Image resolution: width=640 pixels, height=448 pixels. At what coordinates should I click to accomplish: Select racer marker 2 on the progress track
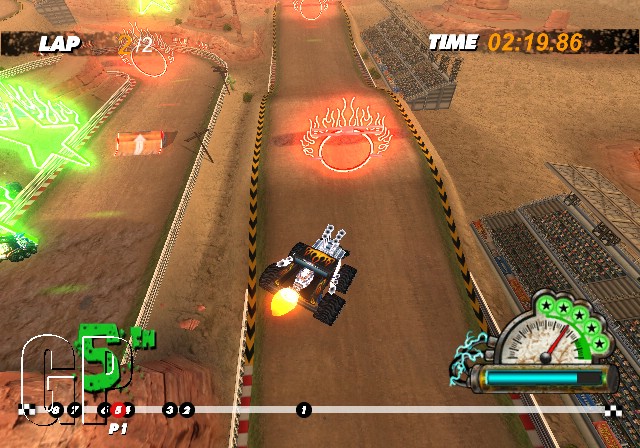187,410
